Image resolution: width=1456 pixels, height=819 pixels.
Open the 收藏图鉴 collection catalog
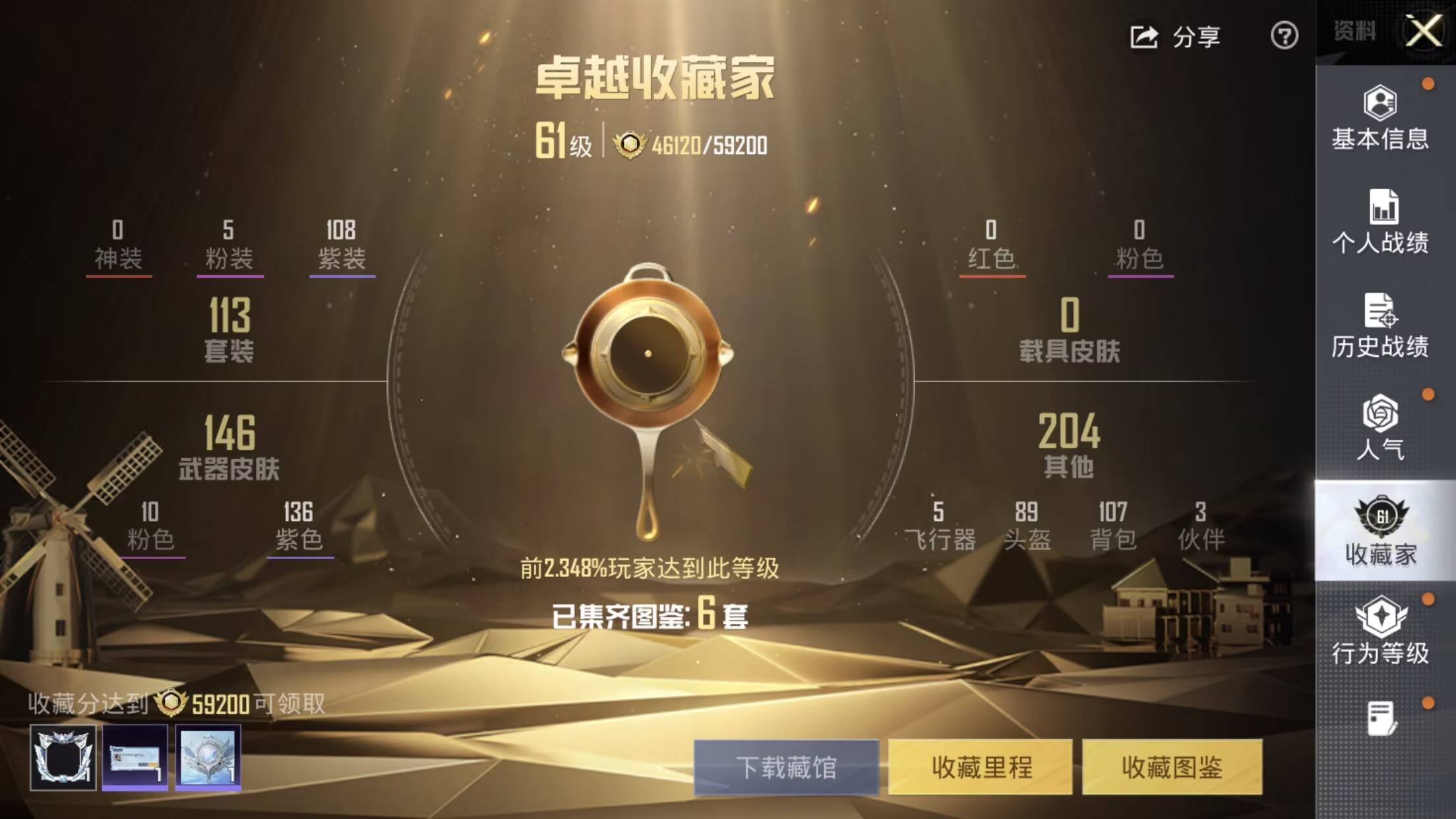[x=1172, y=767]
